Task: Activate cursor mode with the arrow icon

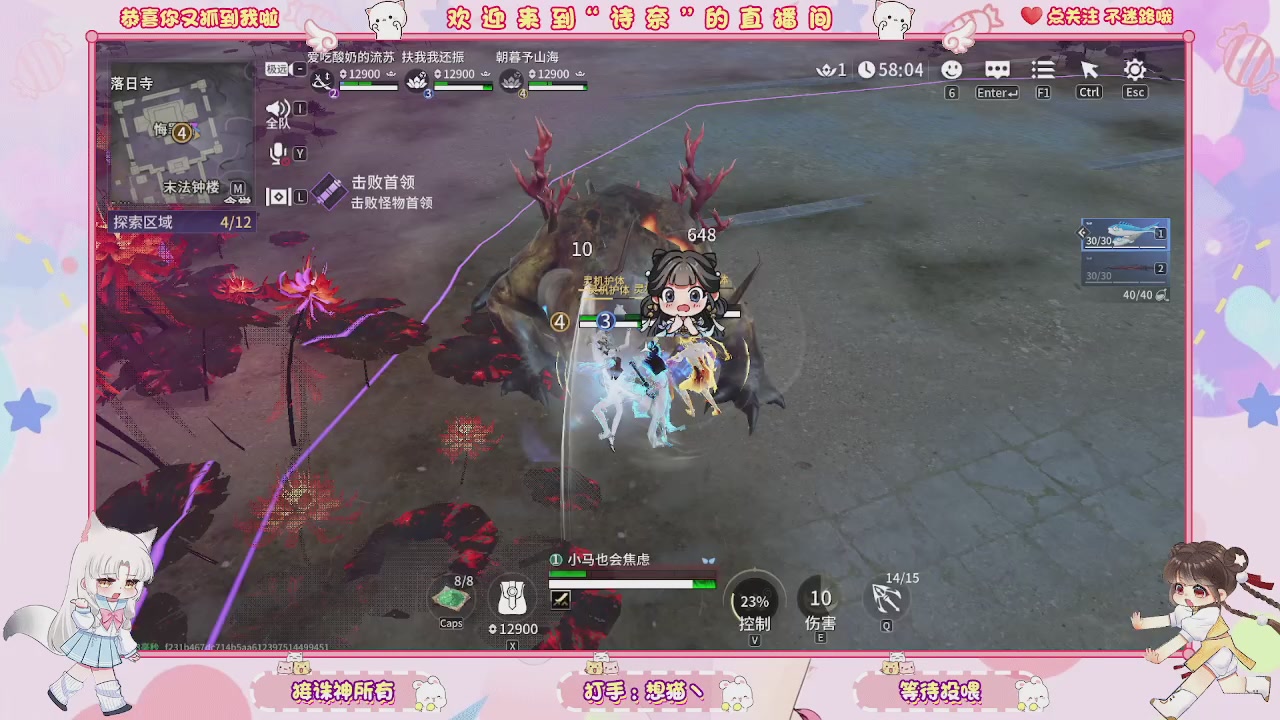Action: pyautogui.click(x=1089, y=70)
